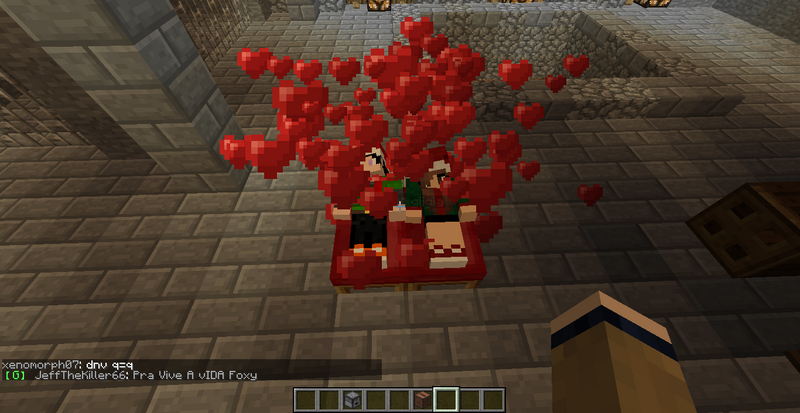Select the brown block hotbar slot
800x413 pixels.
click(x=421, y=400)
